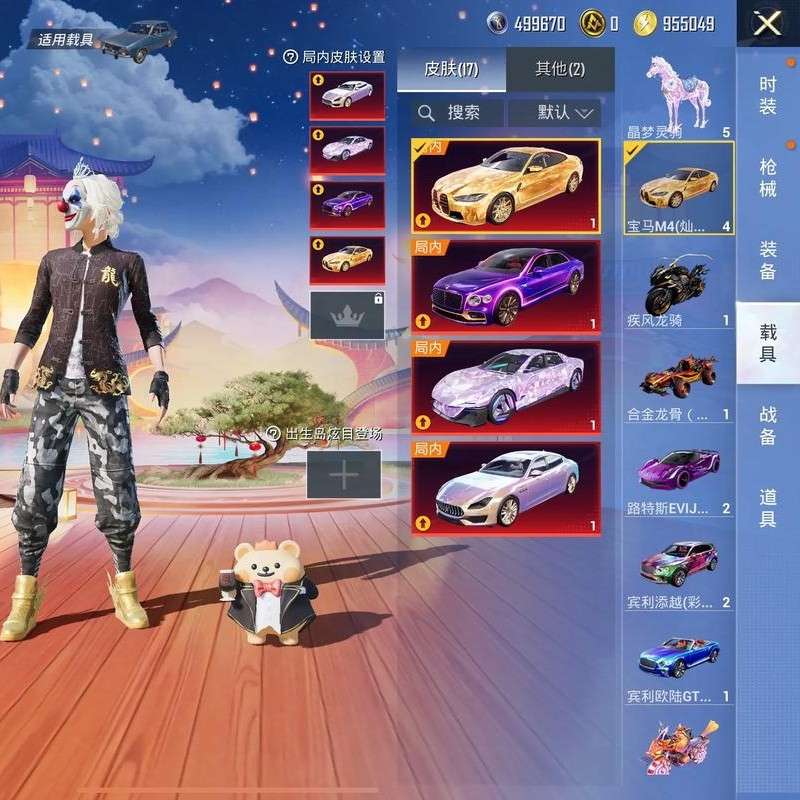Add an item with the plus slot
Viewport: 800px width, 800px height.
(x=343, y=475)
